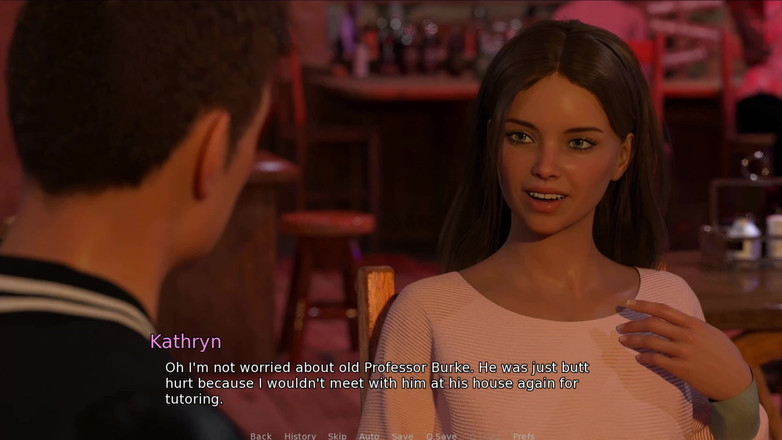Activate Skip to fast-forward dialogue
Viewport: 782px width, 440px height.
(x=337, y=436)
